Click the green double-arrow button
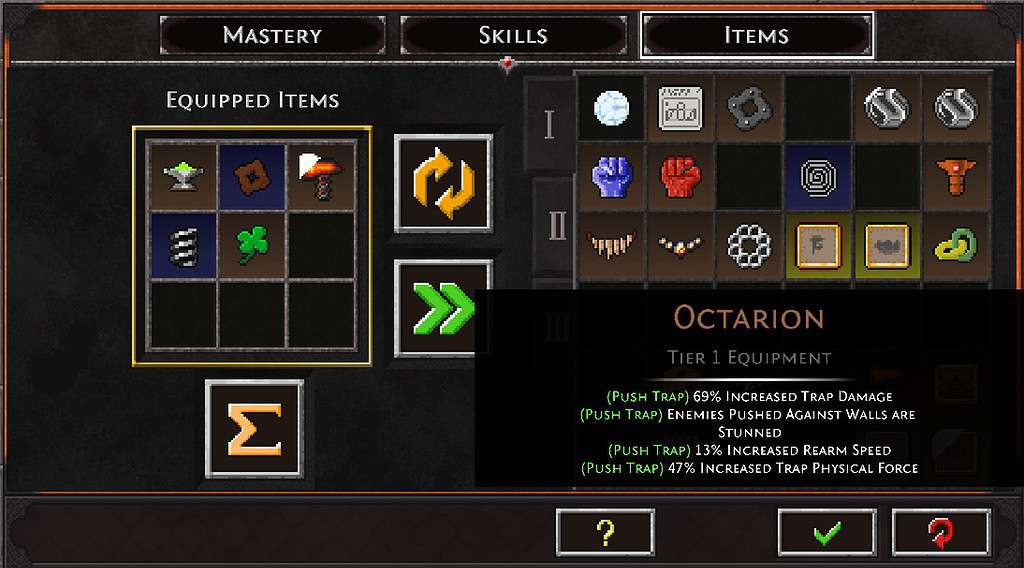1024x568 pixels. pyautogui.click(x=443, y=308)
